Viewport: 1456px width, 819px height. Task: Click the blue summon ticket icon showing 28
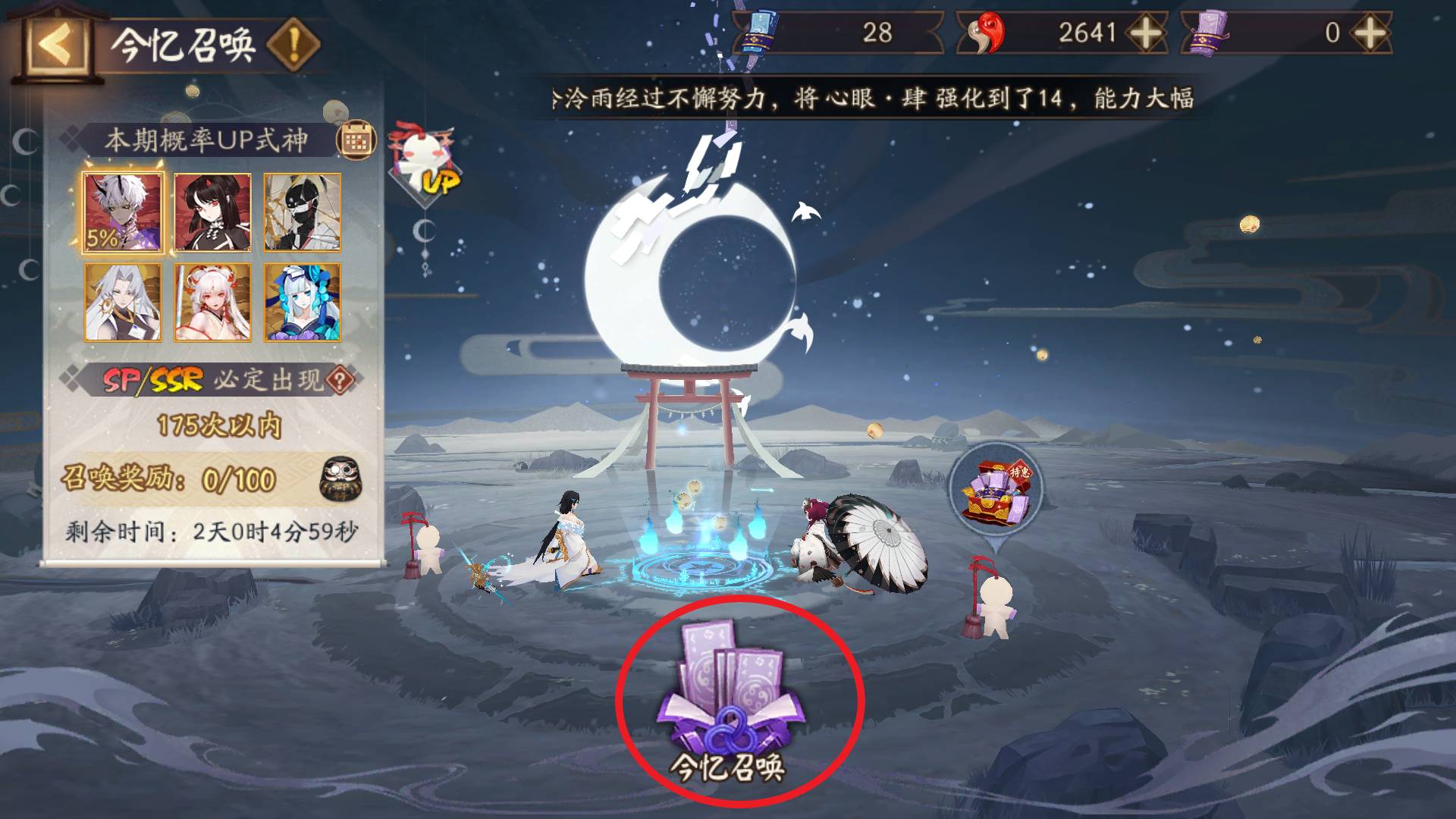tap(758, 32)
